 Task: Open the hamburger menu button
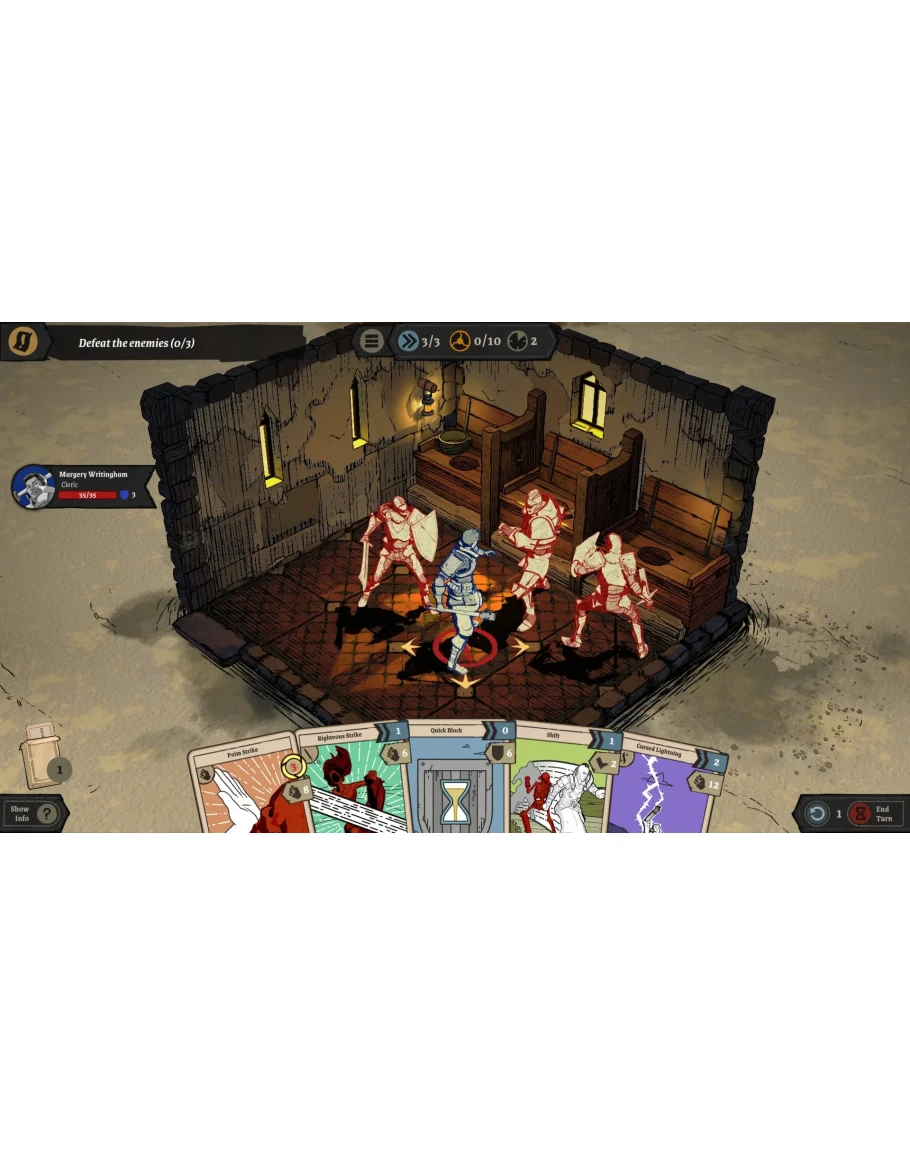pos(372,341)
